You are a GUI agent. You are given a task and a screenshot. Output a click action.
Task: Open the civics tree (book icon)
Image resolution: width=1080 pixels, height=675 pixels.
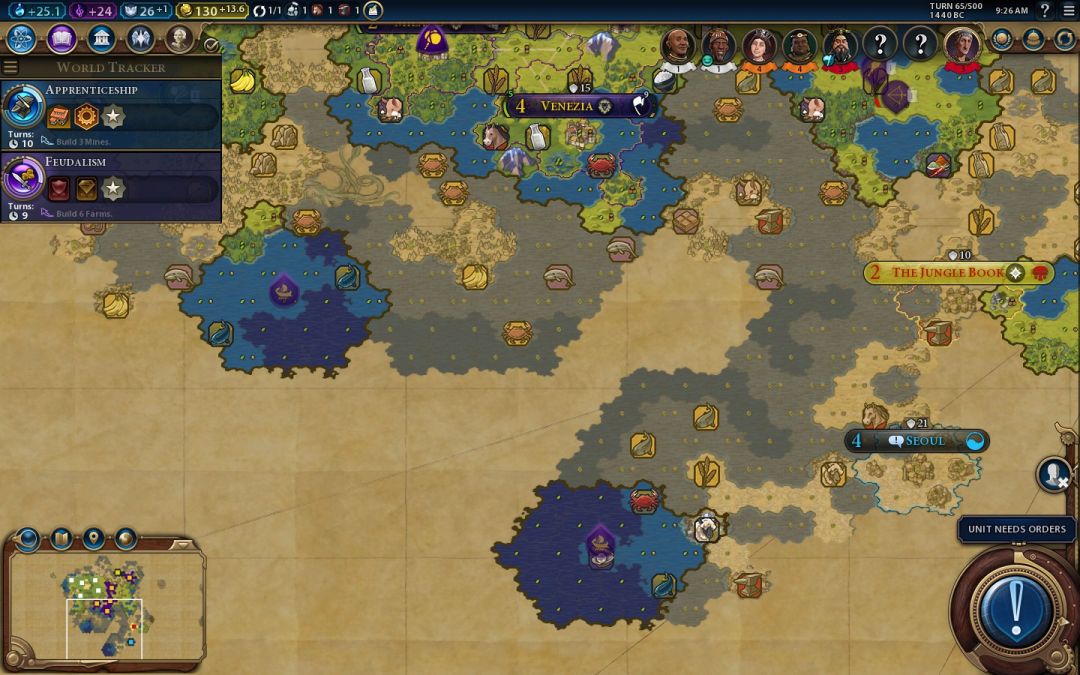(x=61, y=39)
